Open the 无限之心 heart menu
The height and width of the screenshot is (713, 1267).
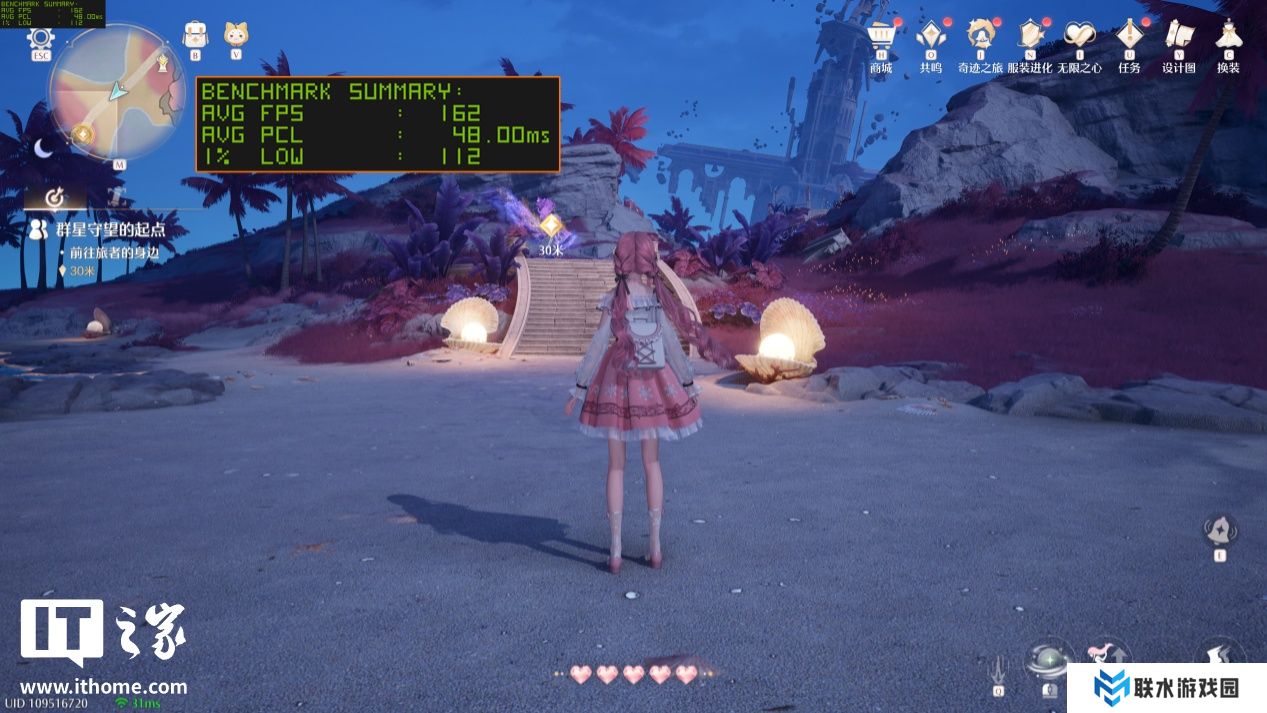pyautogui.click(x=1079, y=38)
